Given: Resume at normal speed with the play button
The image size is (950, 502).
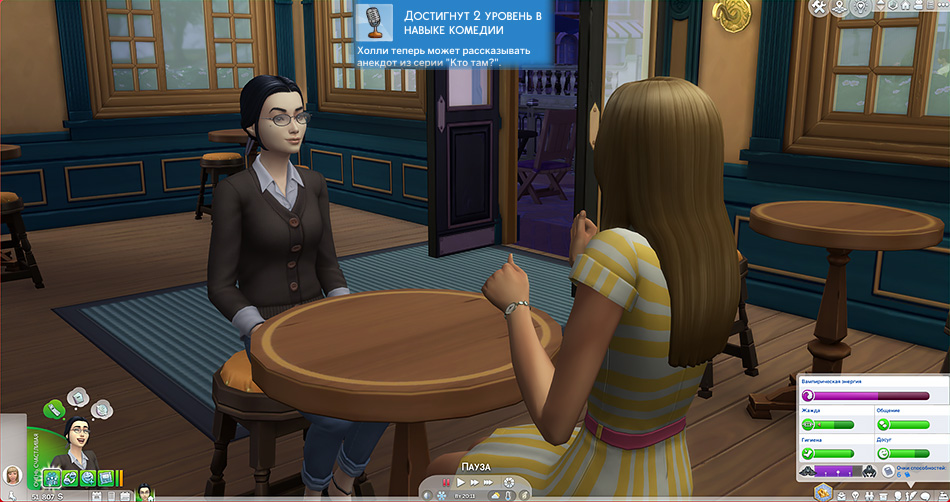Looking at the screenshot, I should [x=460, y=483].
